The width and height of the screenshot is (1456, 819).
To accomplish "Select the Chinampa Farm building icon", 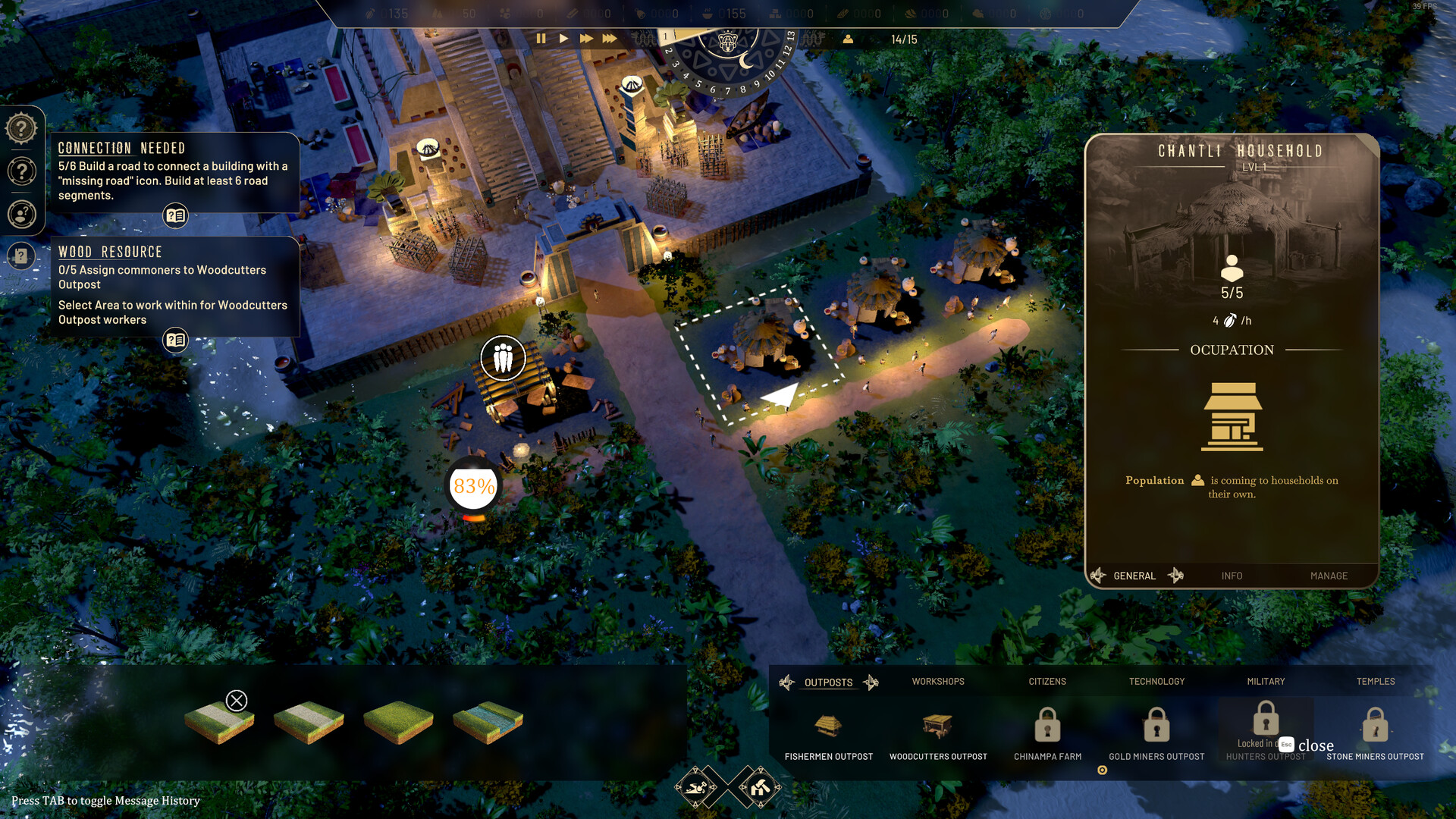I will (1047, 726).
